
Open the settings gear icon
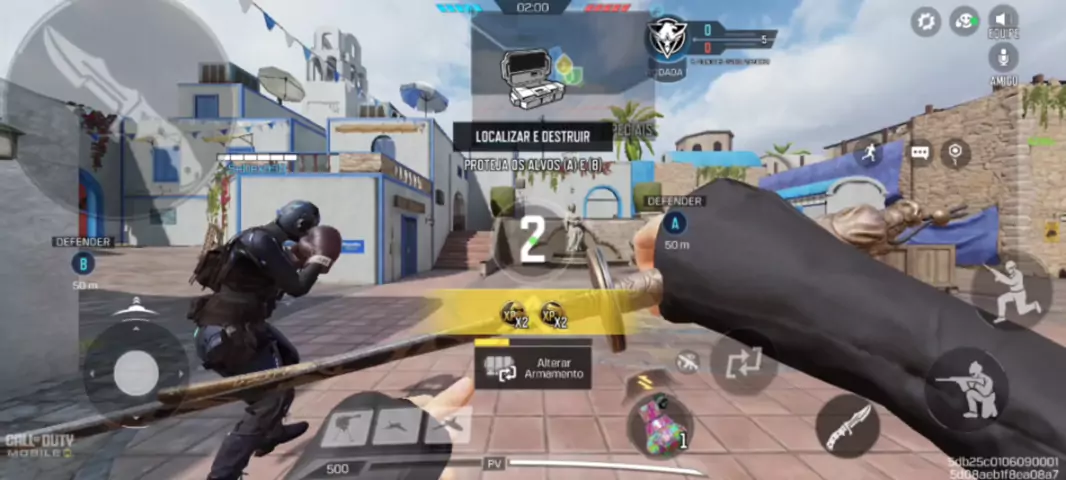pos(926,20)
